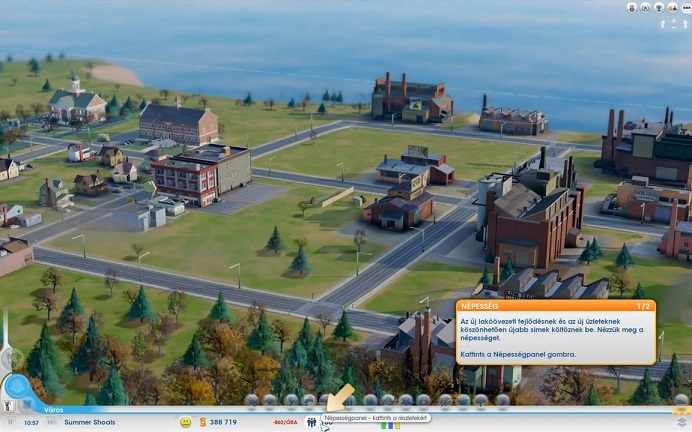Select the magnifier data-view button
Viewport: 692px width, 432px height.
(x=17, y=387)
